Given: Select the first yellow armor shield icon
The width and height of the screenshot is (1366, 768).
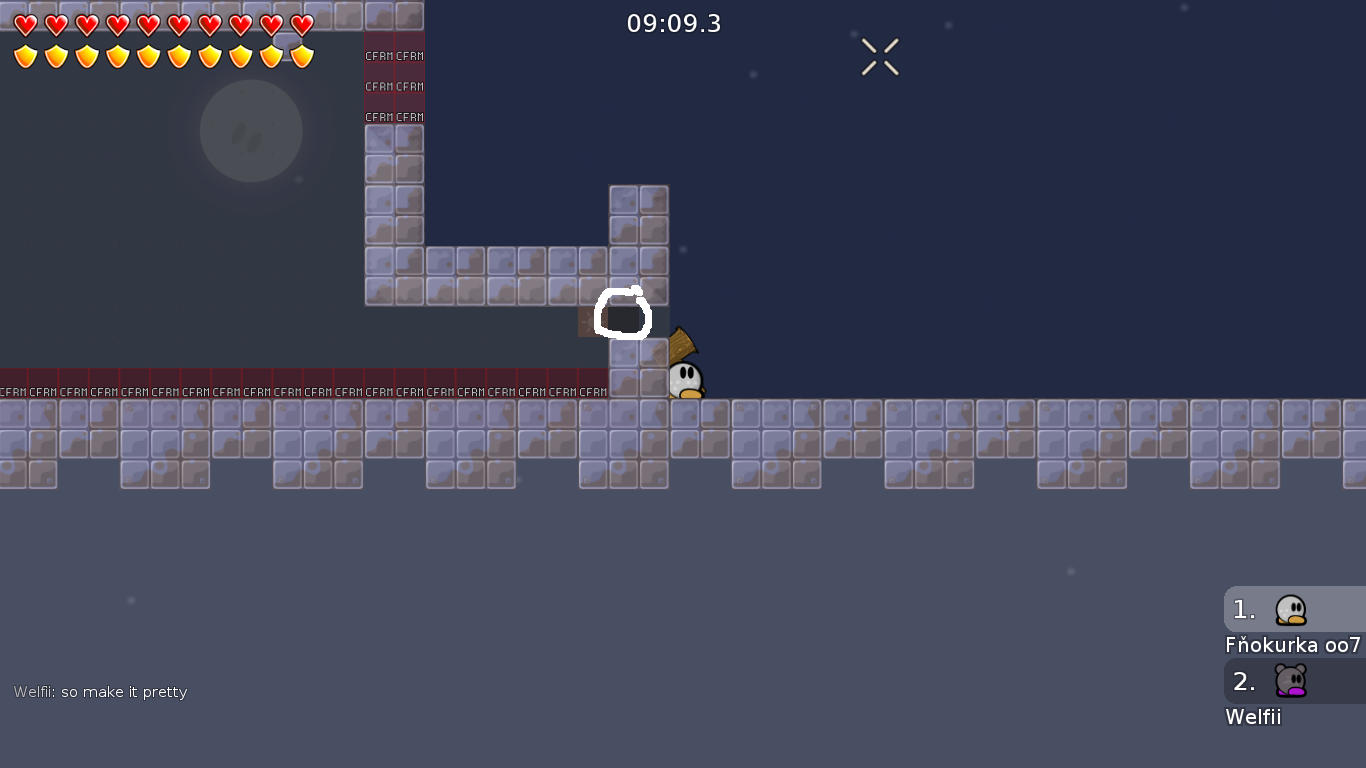Looking at the screenshot, I should 25,56.
